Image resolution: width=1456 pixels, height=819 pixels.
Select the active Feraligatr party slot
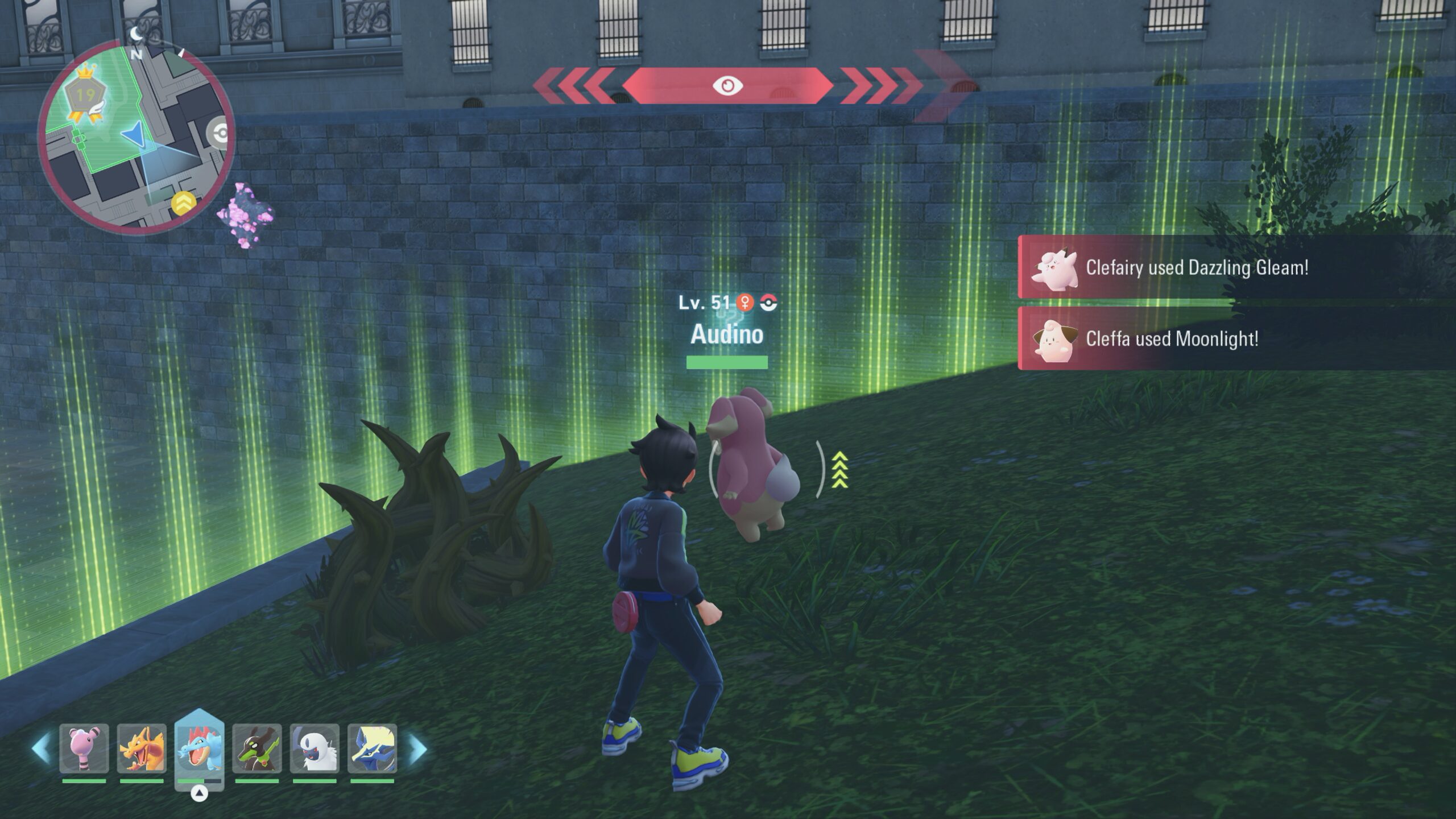pos(200,747)
